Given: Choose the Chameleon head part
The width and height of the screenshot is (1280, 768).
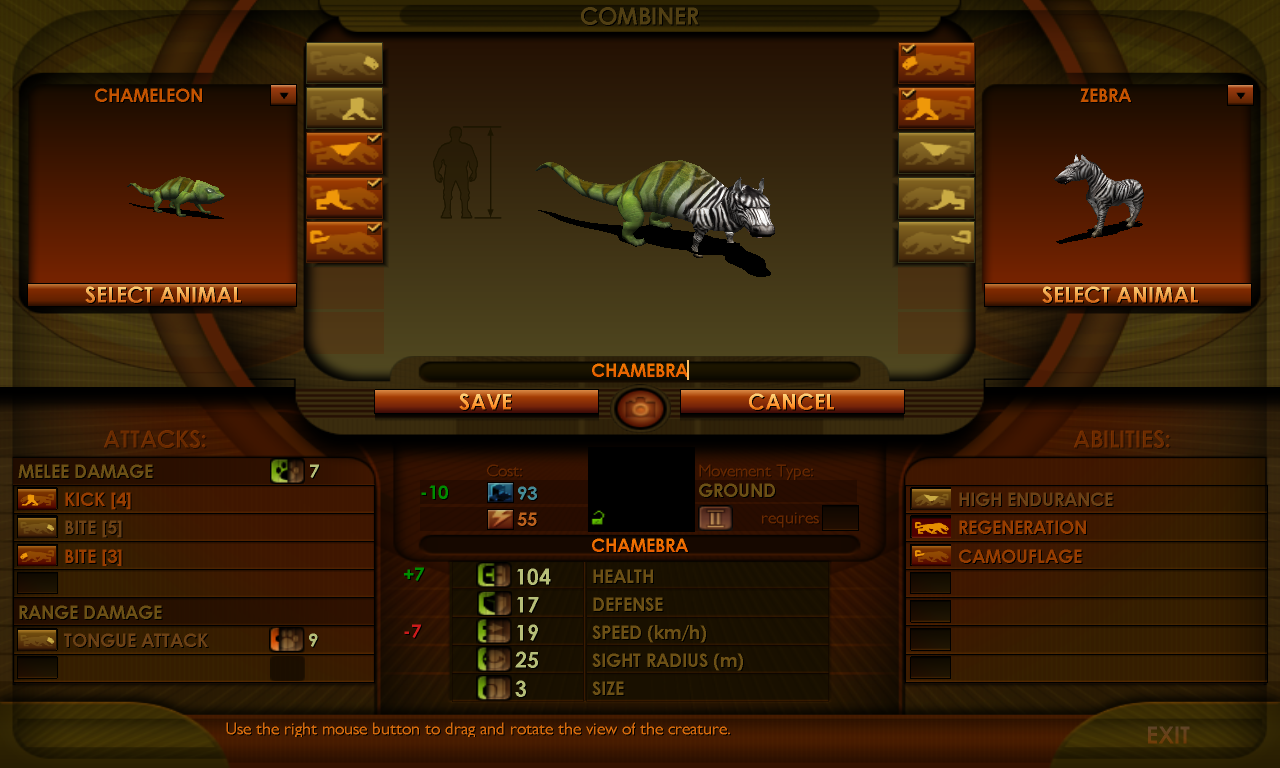Looking at the screenshot, I should [344, 63].
